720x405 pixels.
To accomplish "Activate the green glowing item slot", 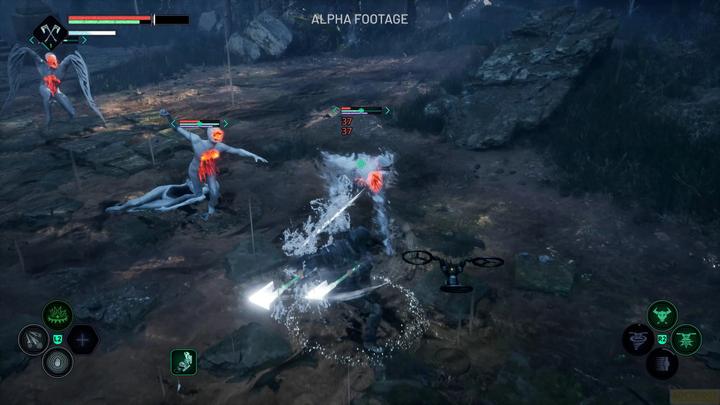I will click(183, 361).
